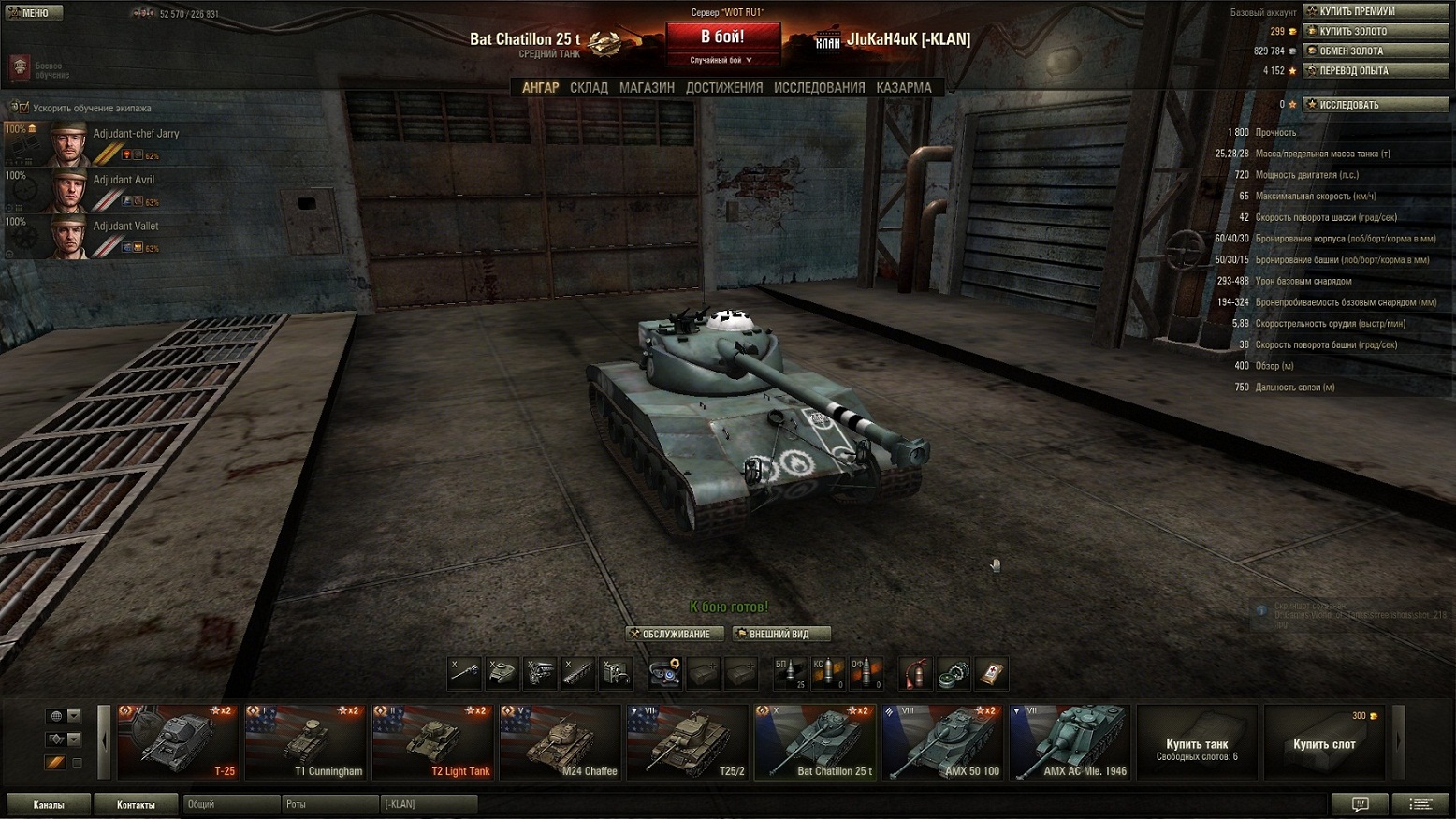Select the AMX 50 100 tank in carousel
This screenshot has height=819, width=1456.
click(x=942, y=742)
